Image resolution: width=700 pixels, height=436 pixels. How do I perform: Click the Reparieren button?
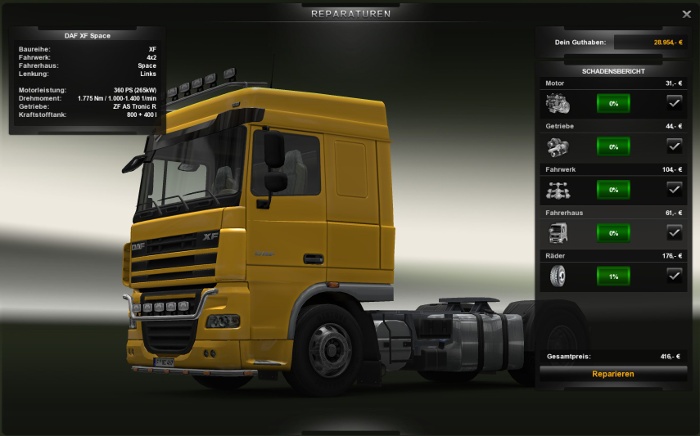612,374
